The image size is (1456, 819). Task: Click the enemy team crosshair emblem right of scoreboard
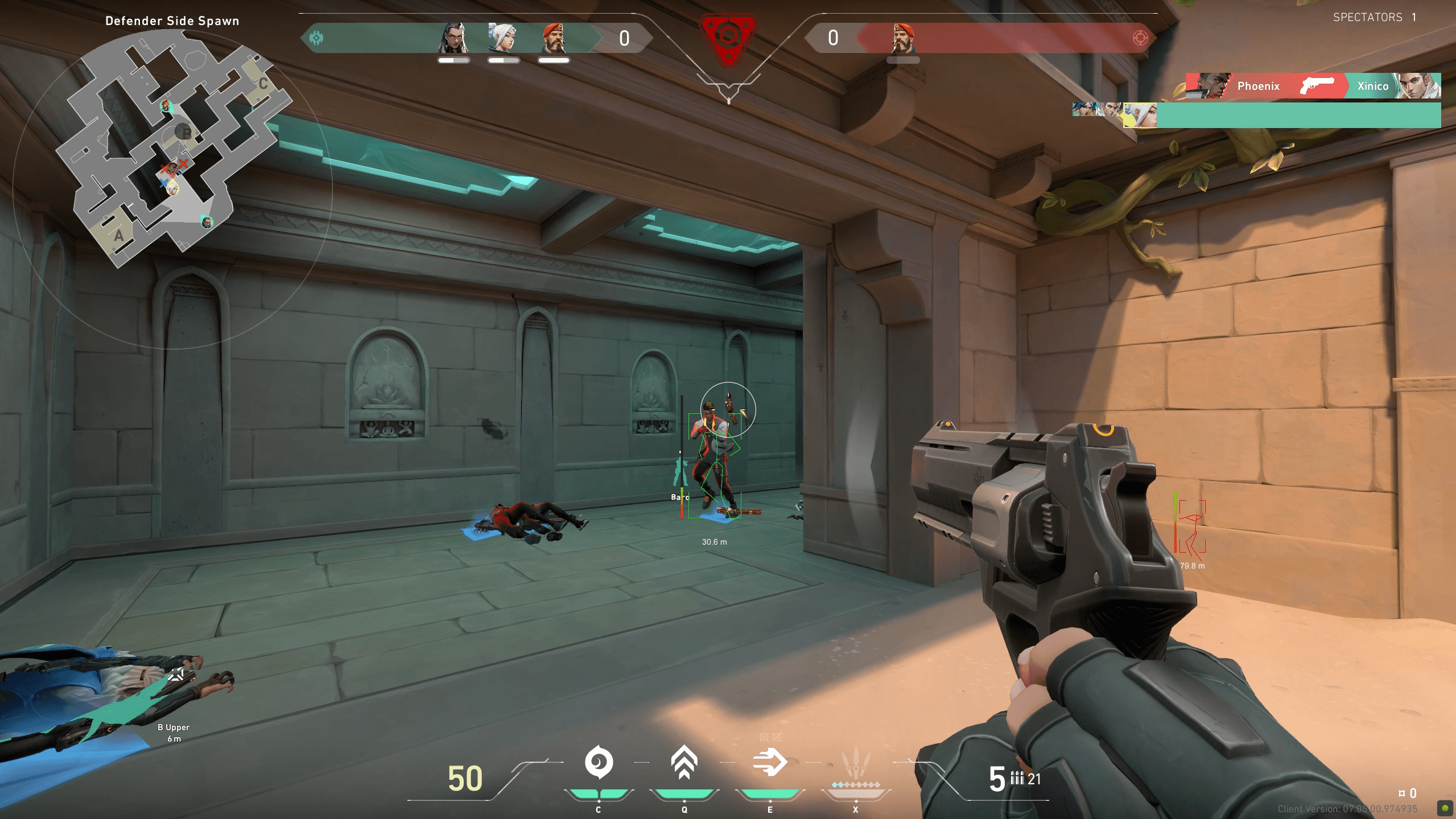[x=1140, y=37]
